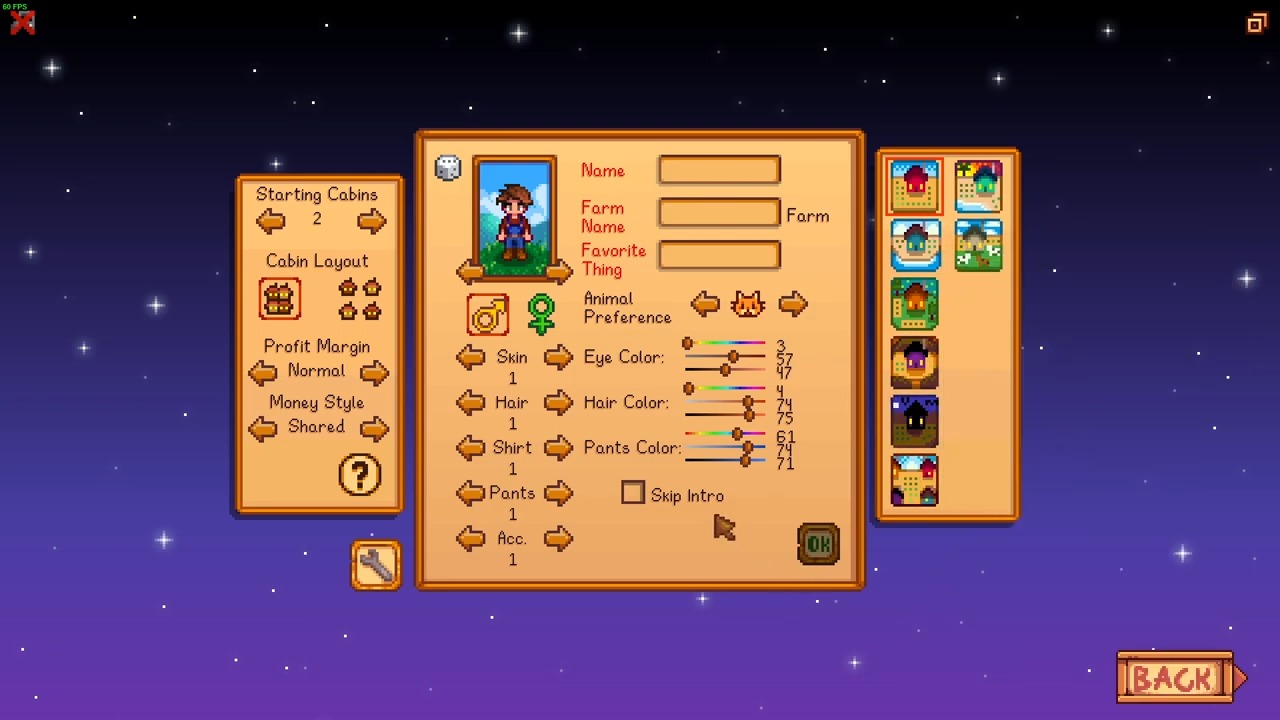This screenshot has width=1280, height=720.
Task: Choose the separate Cabin Layout option
Action: (358, 297)
